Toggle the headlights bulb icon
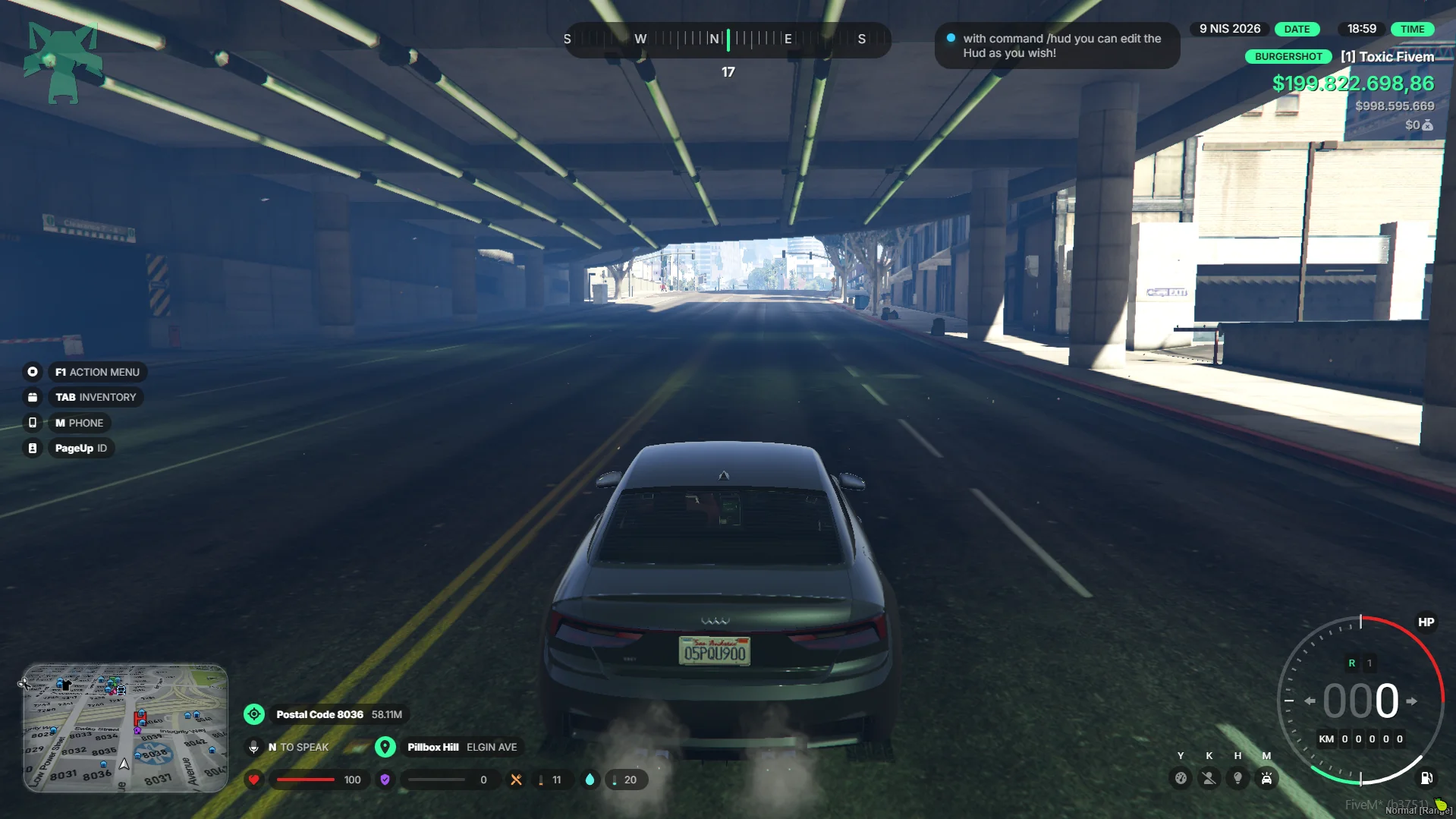This screenshot has height=819, width=1456. click(1238, 778)
